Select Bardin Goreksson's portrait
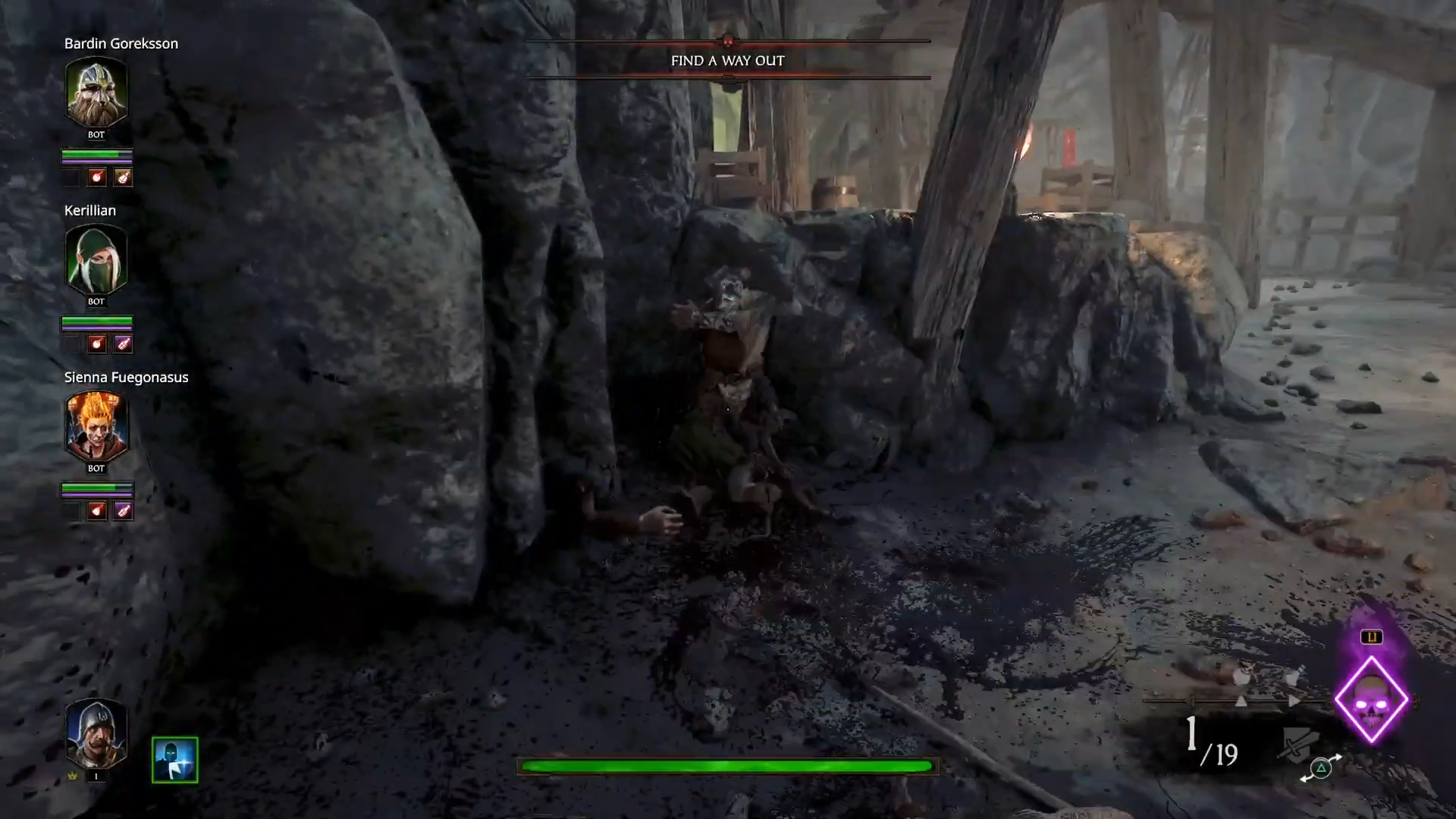The image size is (1456, 819). pyautogui.click(x=96, y=92)
